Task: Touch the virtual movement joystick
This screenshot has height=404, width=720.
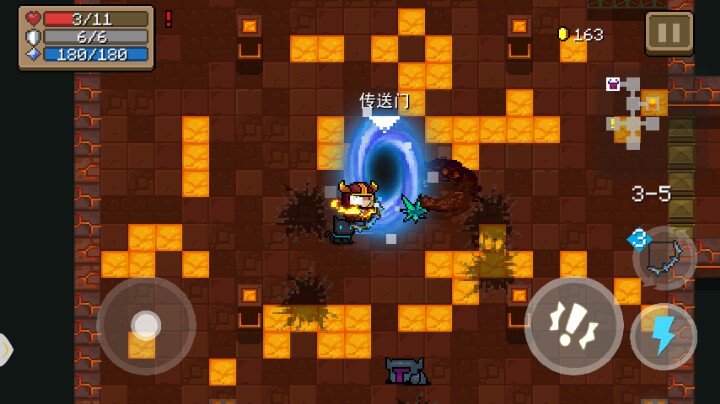Action: point(146,326)
